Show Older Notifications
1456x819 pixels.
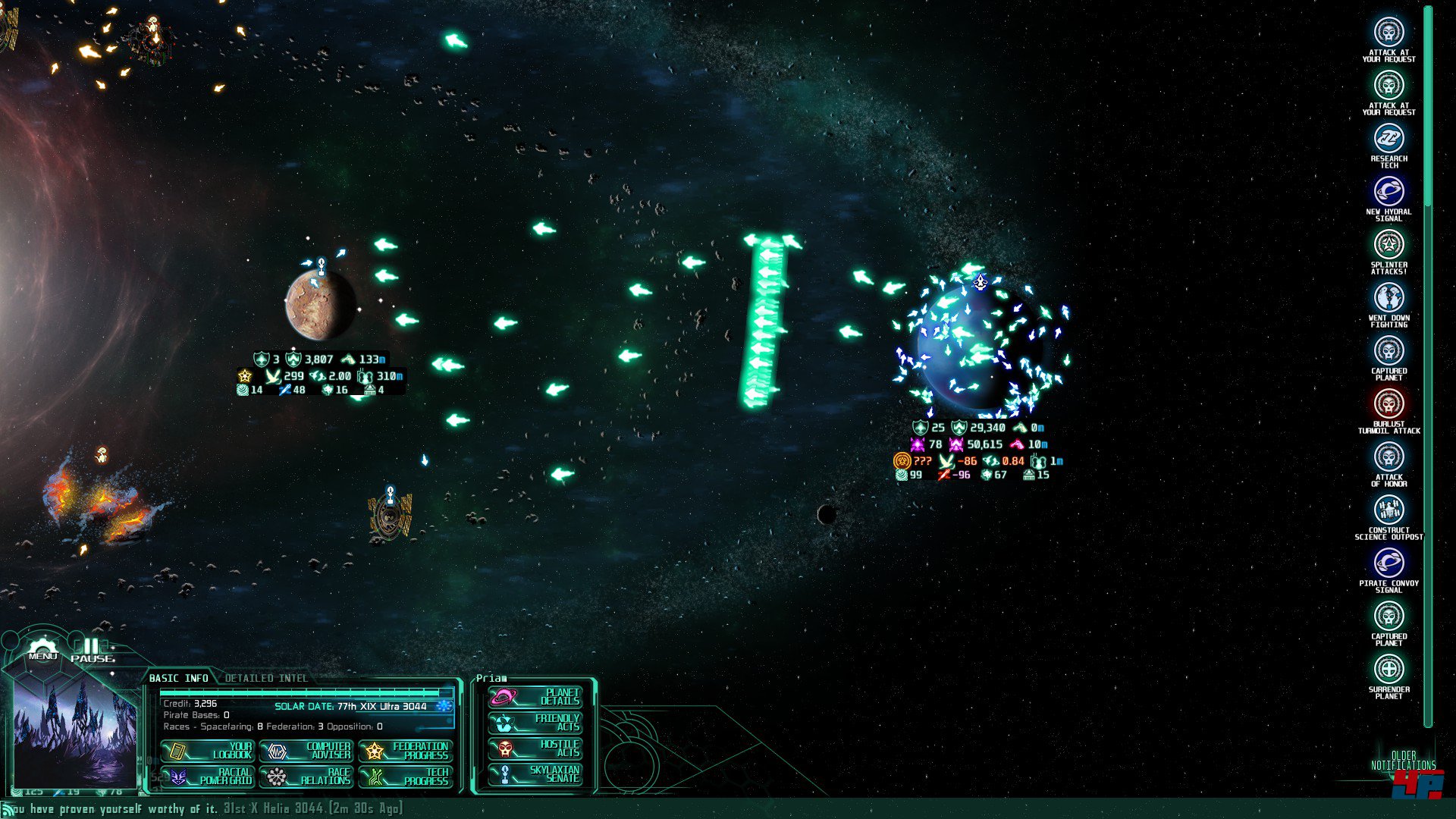click(1403, 761)
